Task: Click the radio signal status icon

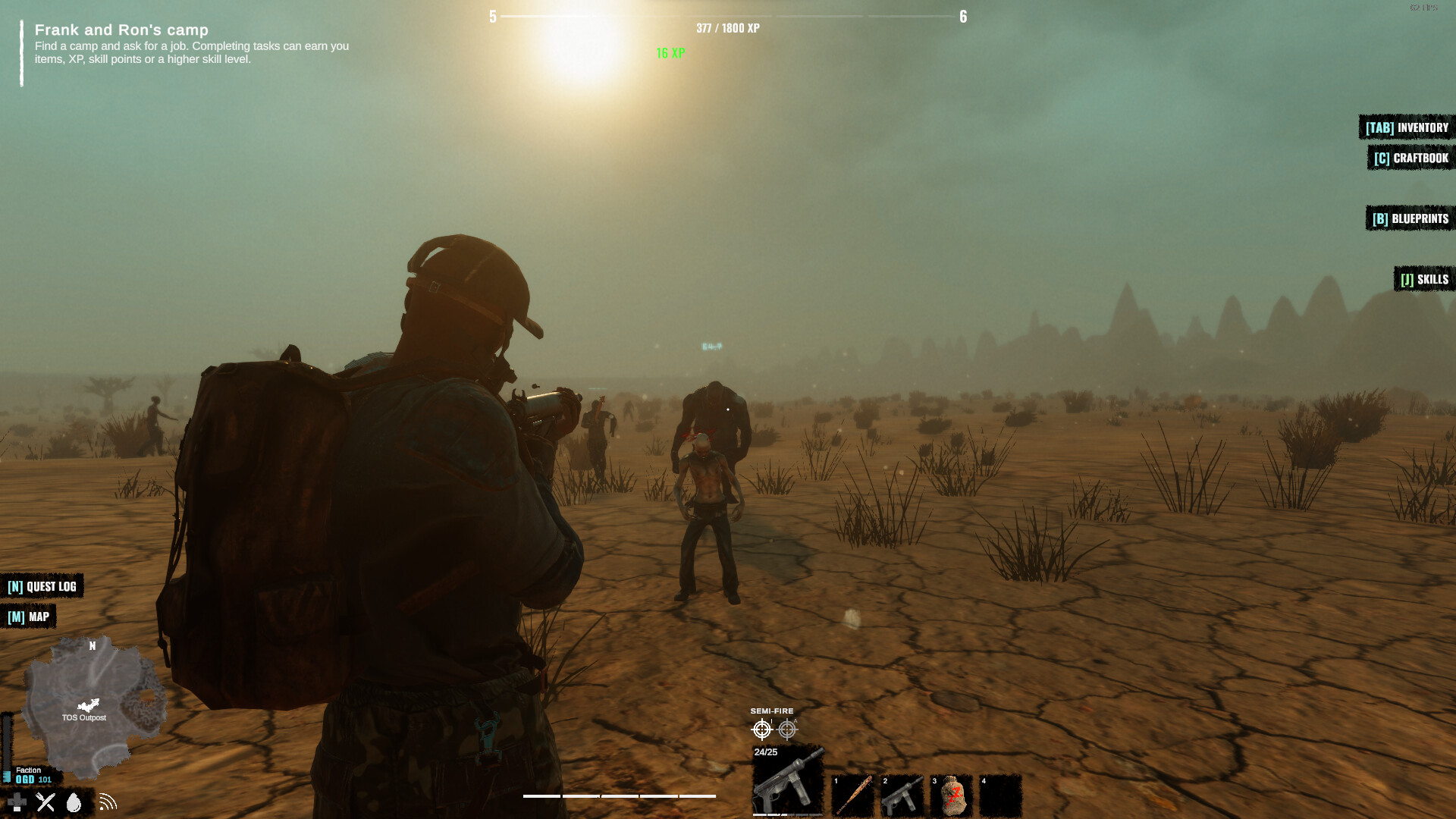Action: coord(105,802)
